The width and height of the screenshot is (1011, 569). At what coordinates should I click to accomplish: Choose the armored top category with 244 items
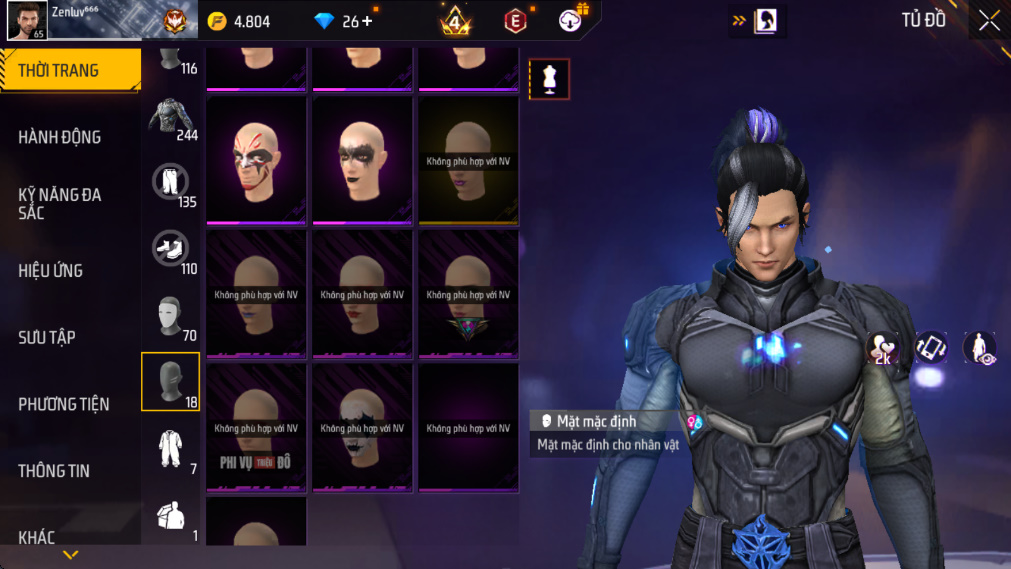pos(171,116)
